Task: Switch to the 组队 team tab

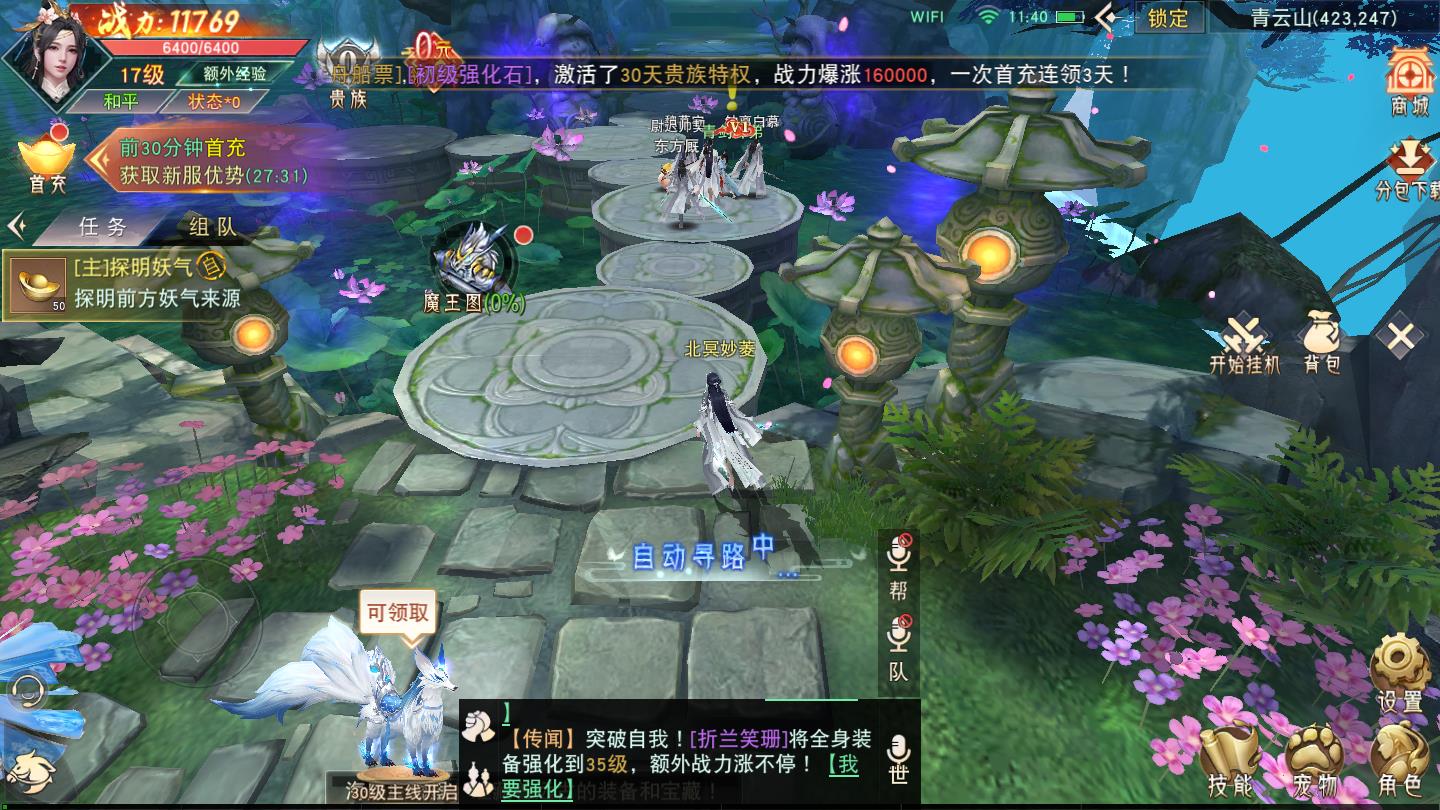Action: pos(210,227)
